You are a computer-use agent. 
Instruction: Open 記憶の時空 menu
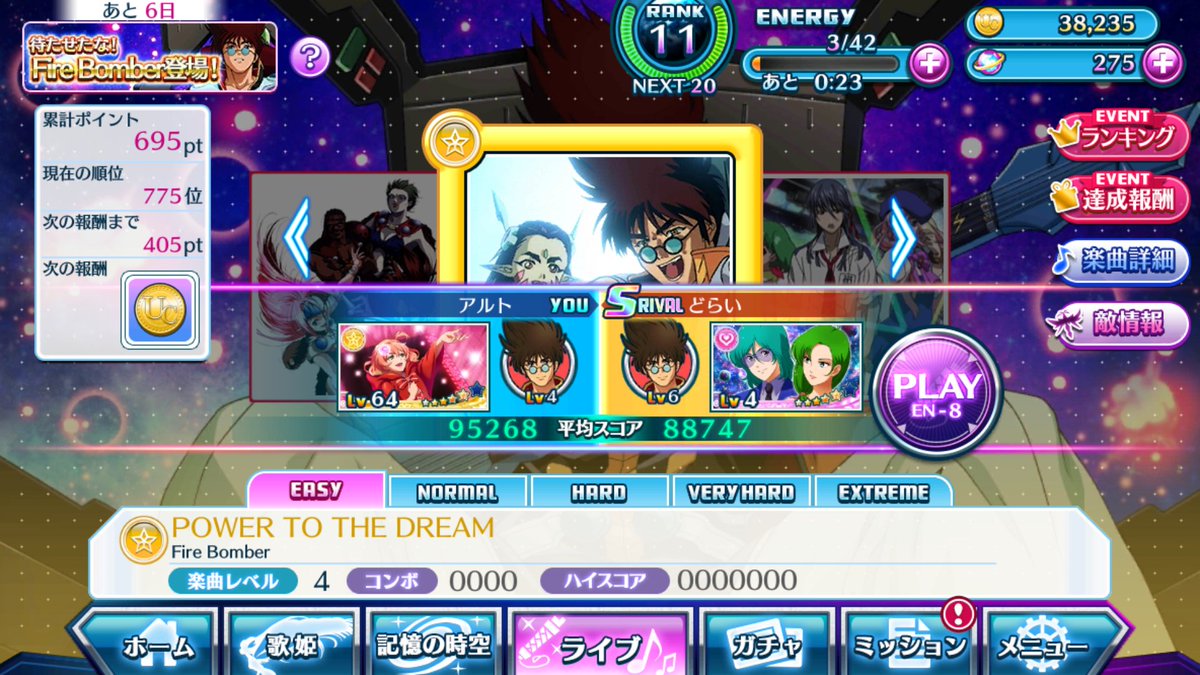coord(432,645)
